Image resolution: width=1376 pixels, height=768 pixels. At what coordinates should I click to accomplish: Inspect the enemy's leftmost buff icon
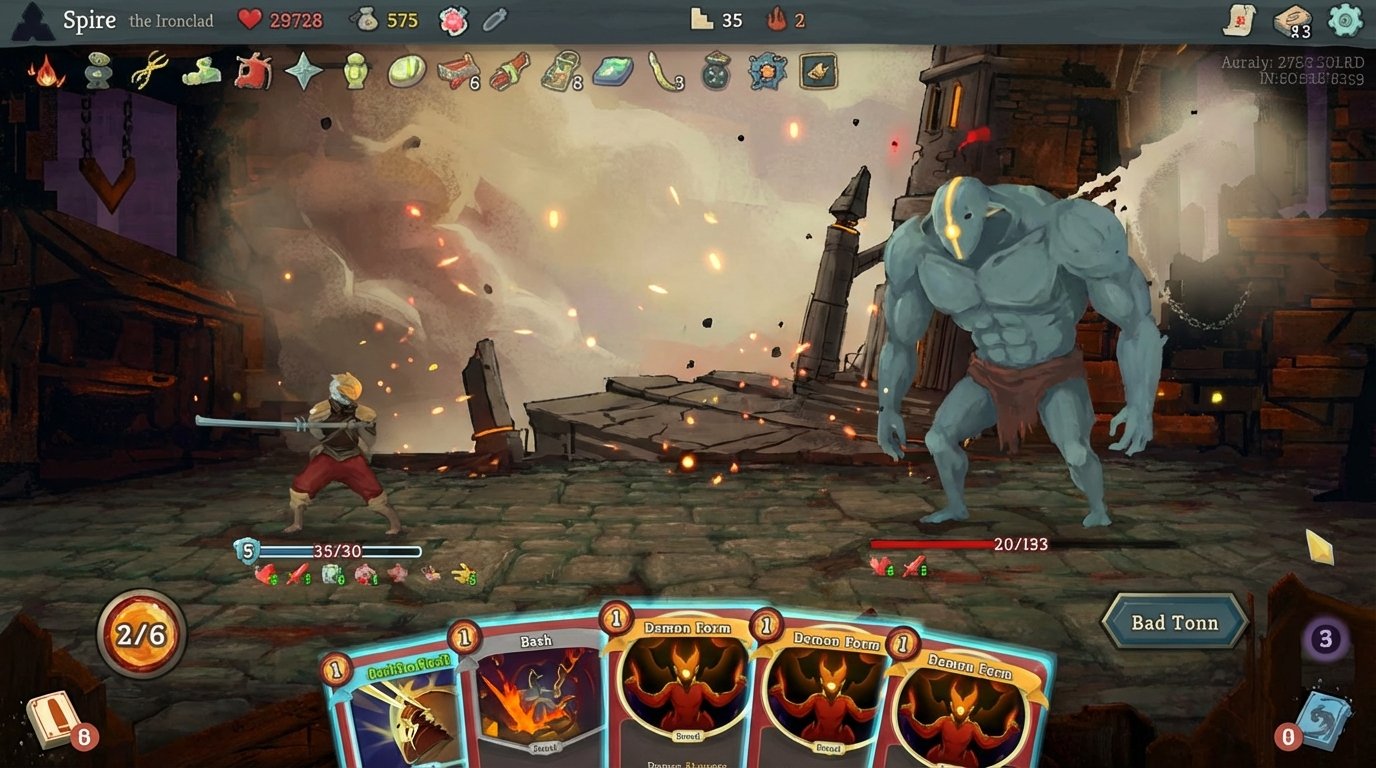pos(878,570)
